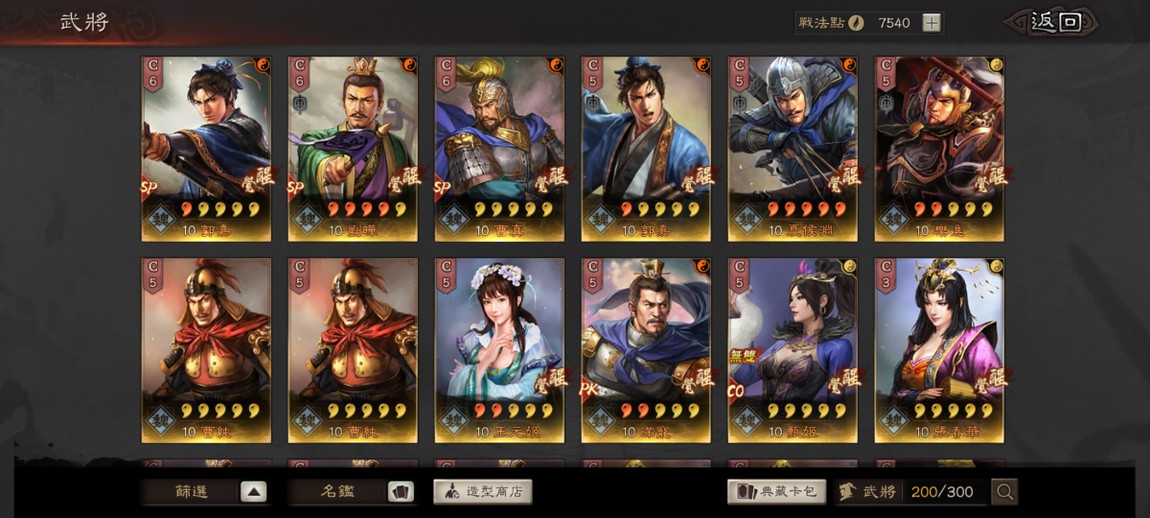The height and width of the screenshot is (518, 1150).
Task: Pick the 夏侯淵 general card
Action: click(x=793, y=148)
